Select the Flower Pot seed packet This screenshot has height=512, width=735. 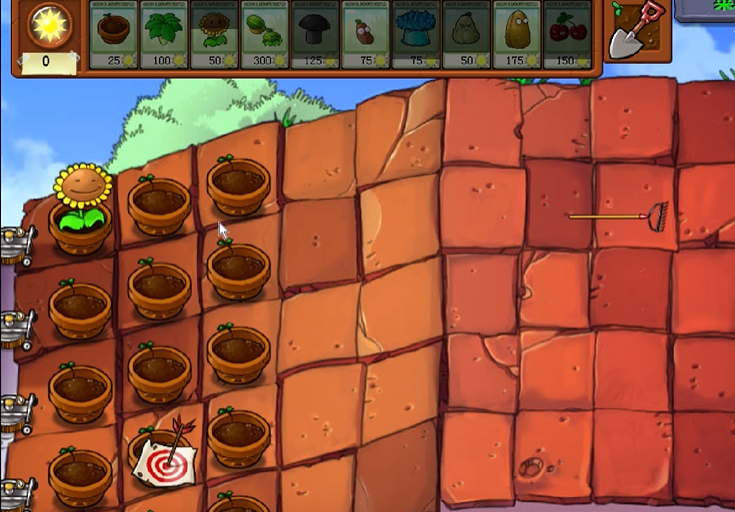113,36
